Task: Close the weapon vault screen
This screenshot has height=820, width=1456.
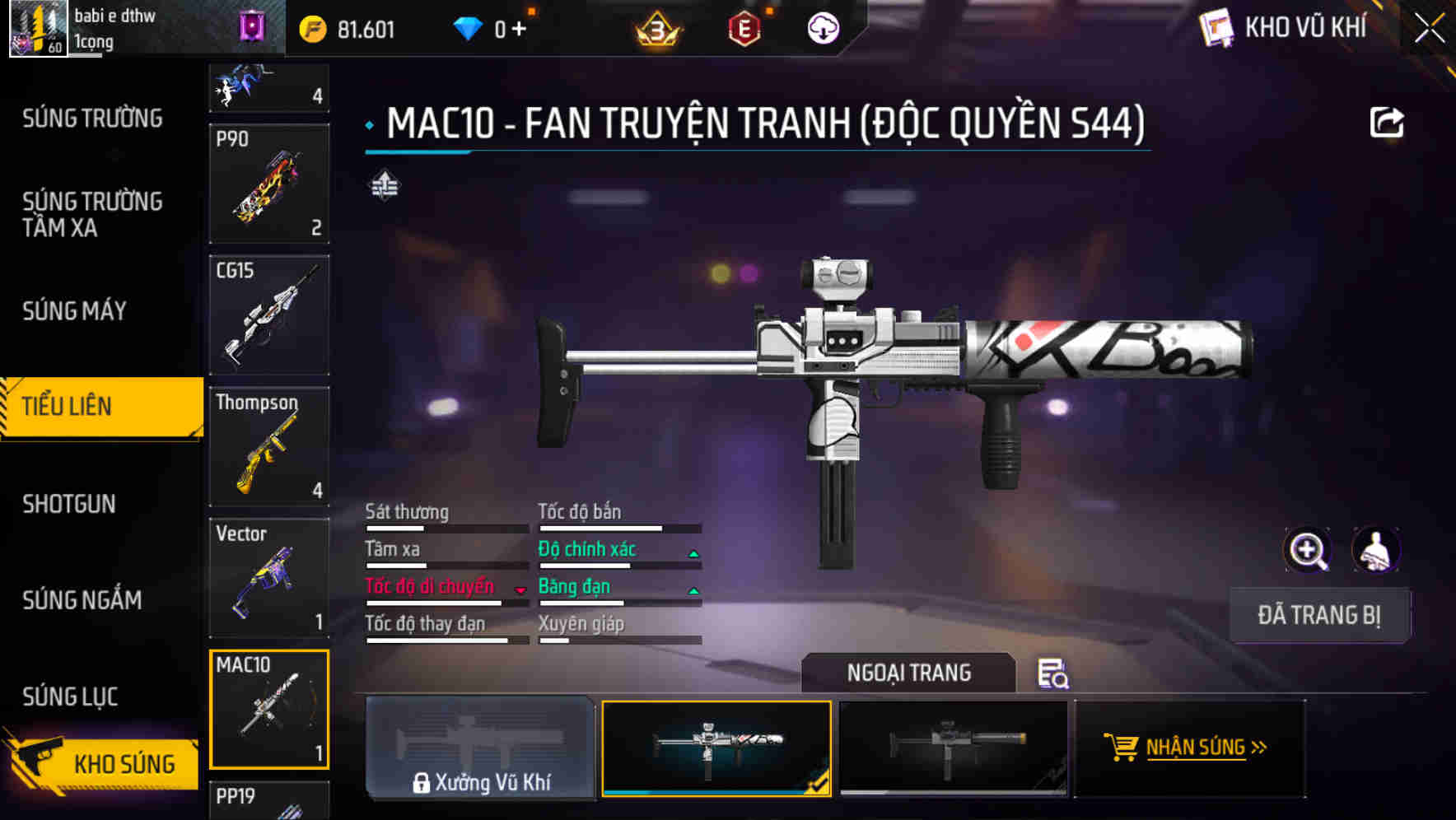Action: tap(1429, 29)
